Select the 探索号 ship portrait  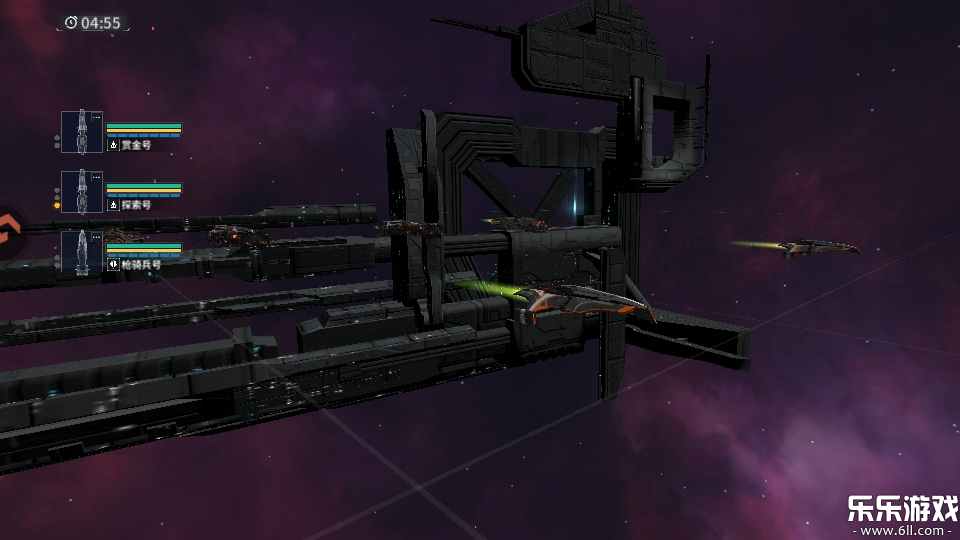tap(81, 192)
